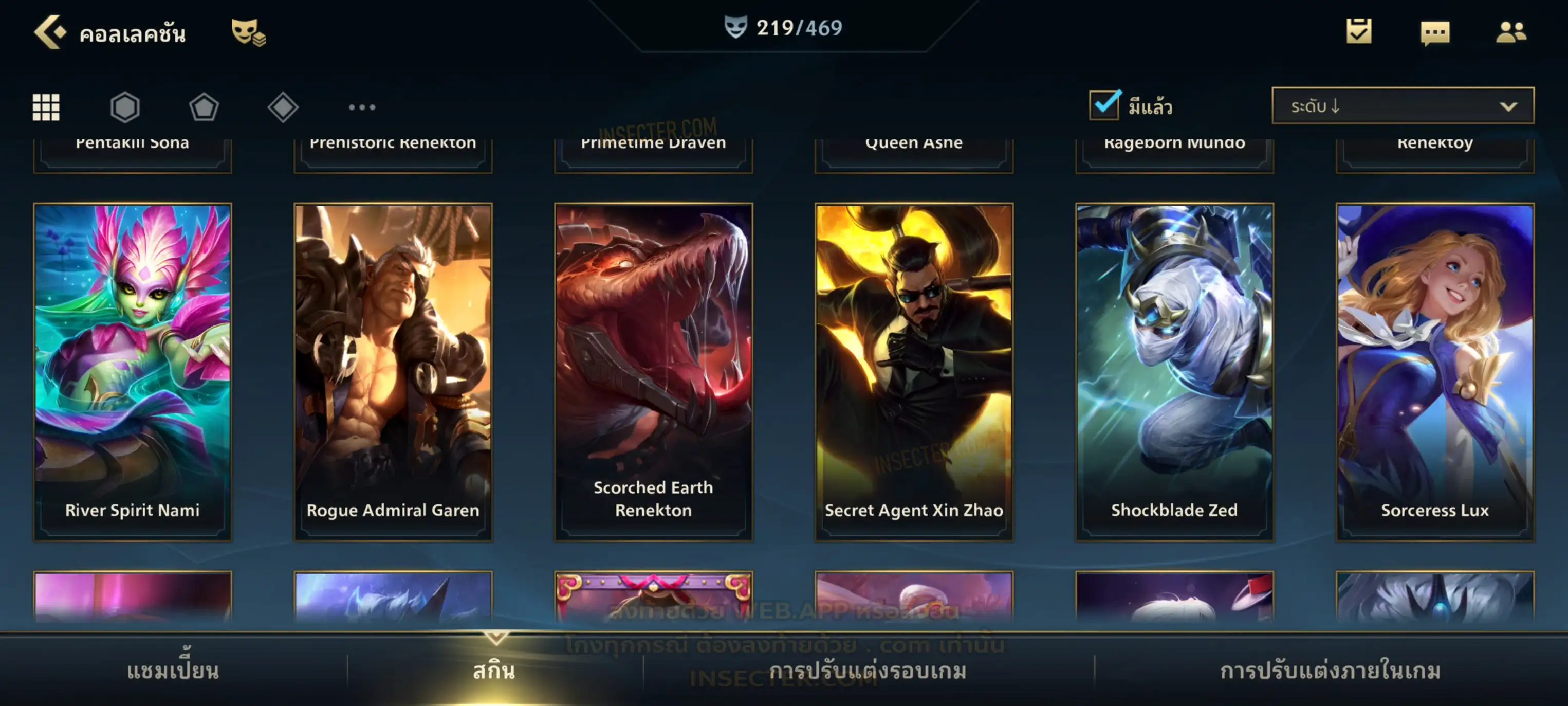Filter skins by pentagon rarity icon
The height and width of the screenshot is (706, 1568).
(x=204, y=107)
